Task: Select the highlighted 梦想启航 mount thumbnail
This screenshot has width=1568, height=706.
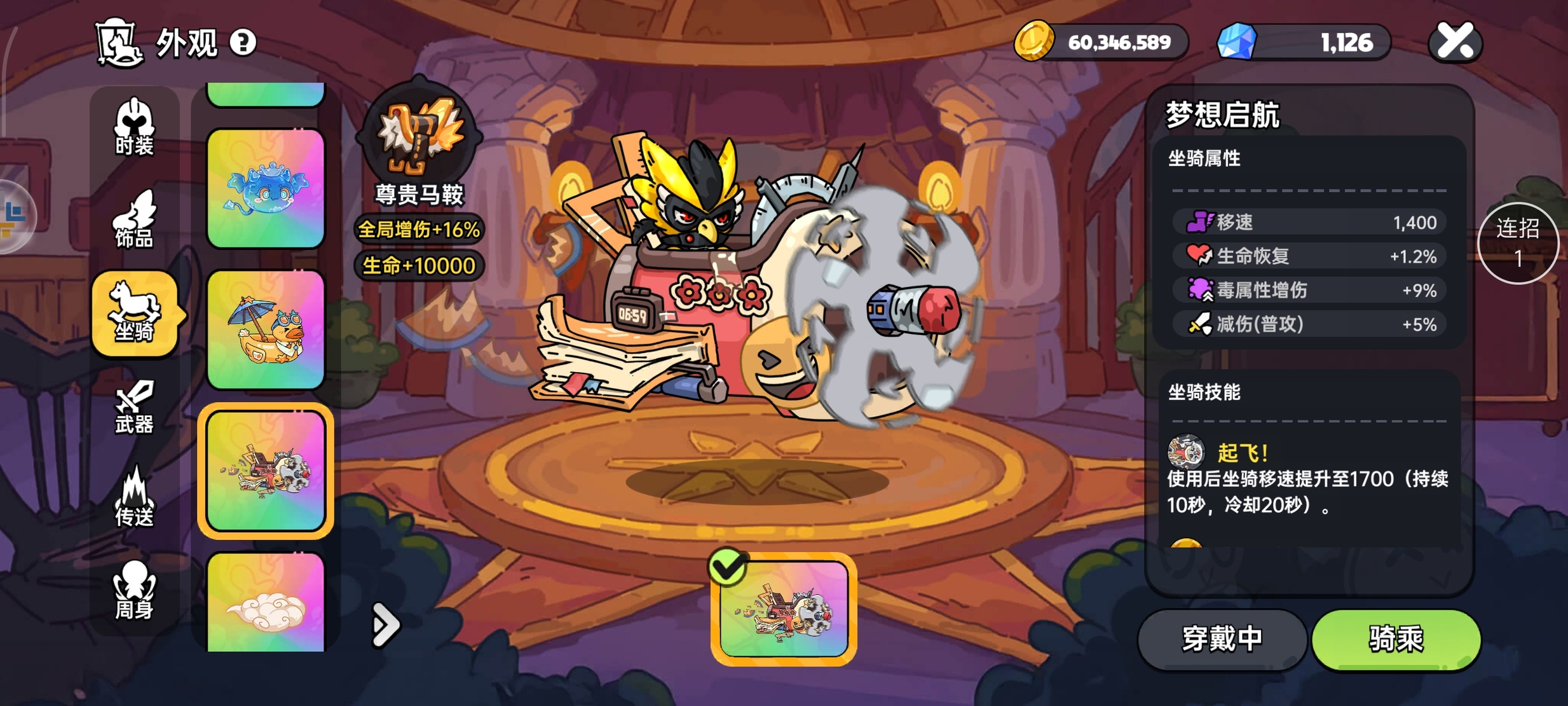Action: pyautogui.click(x=266, y=471)
